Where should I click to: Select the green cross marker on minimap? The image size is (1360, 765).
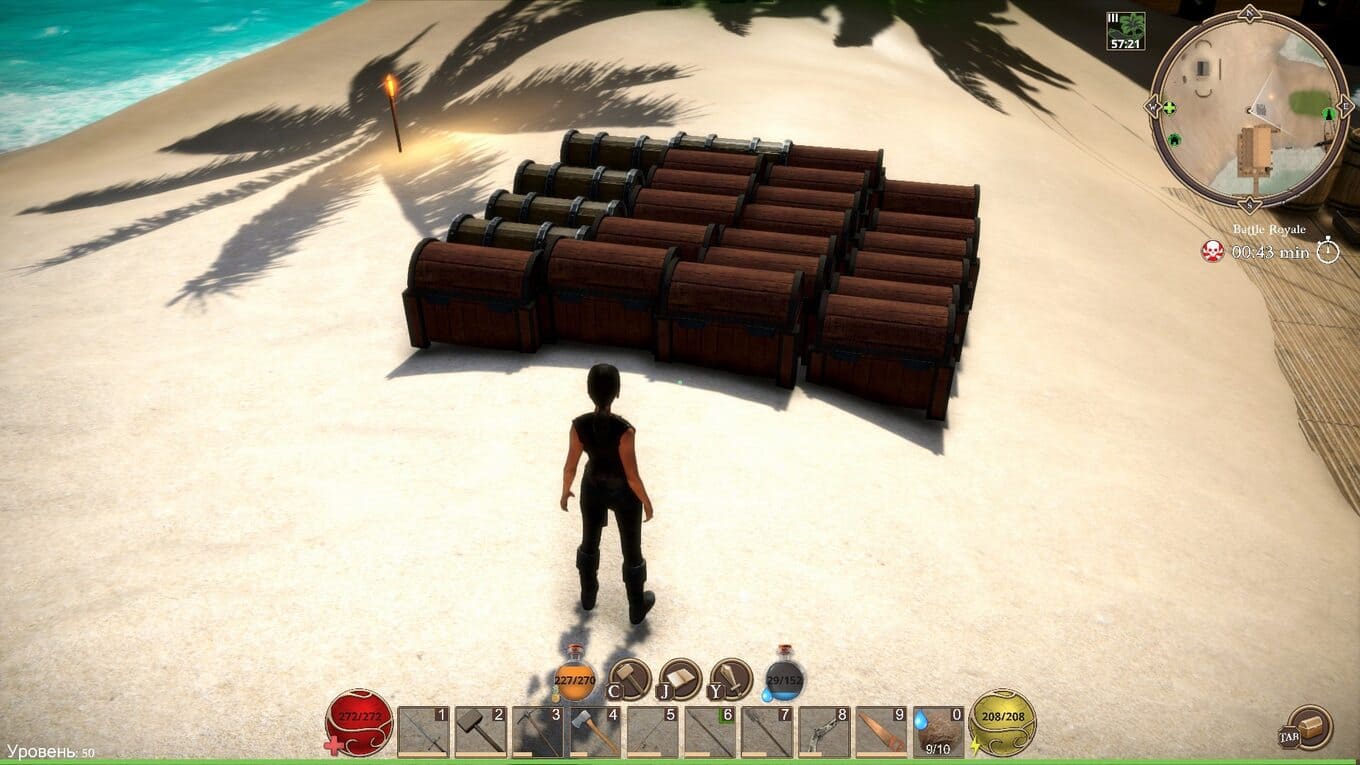tap(1169, 107)
